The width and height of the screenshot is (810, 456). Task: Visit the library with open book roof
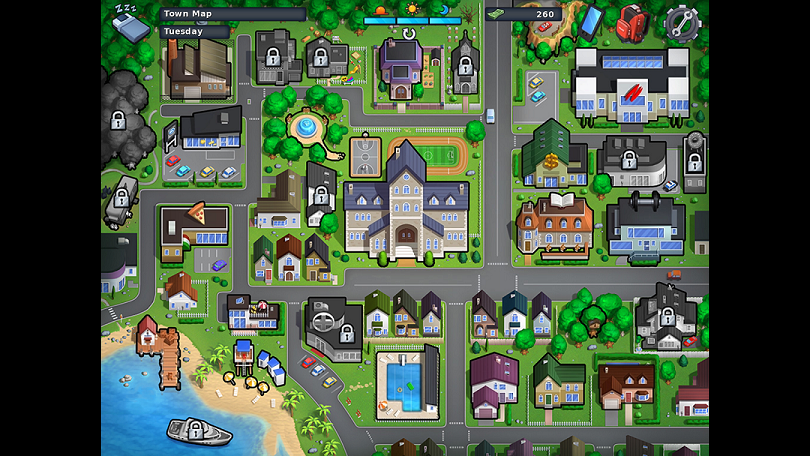(553, 222)
